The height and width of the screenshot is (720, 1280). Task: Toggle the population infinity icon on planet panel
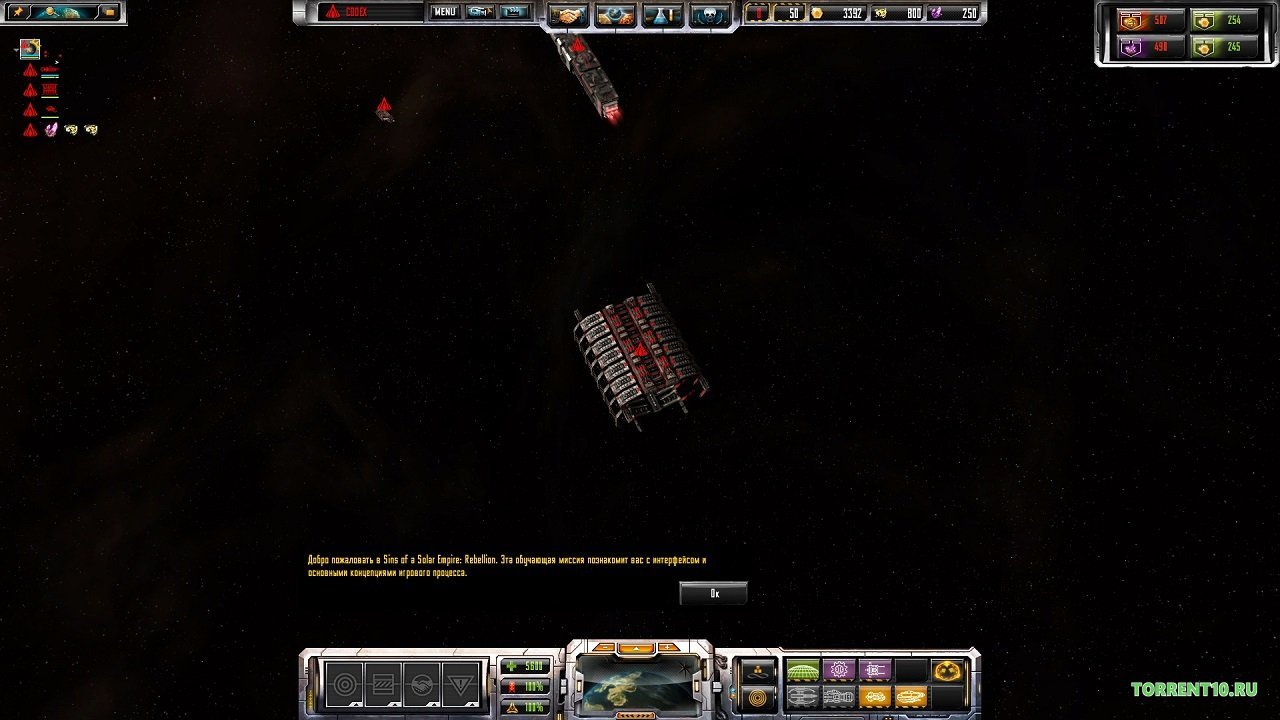pyautogui.click(x=760, y=672)
